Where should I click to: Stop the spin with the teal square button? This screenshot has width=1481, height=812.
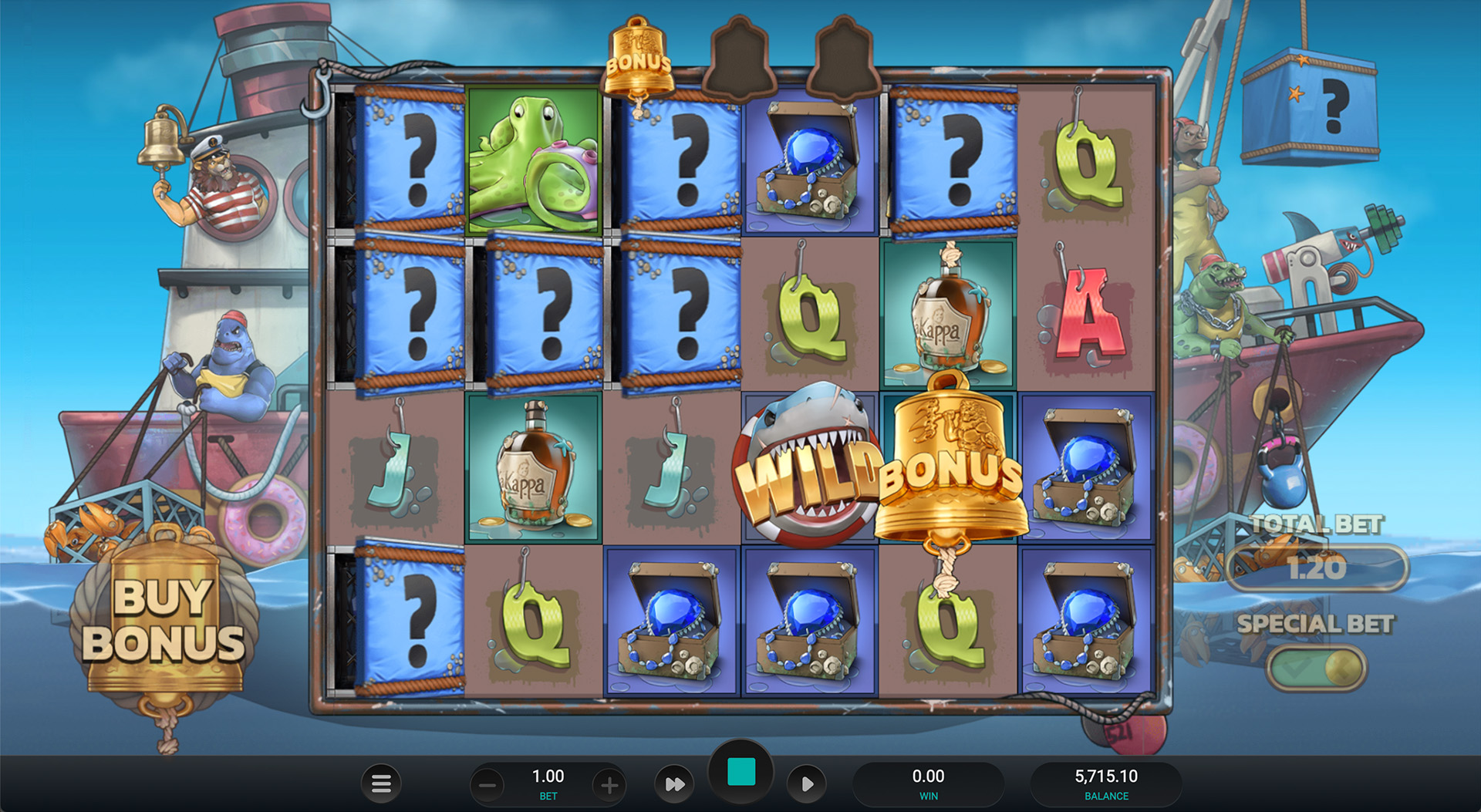pyautogui.click(x=741, y=772)
